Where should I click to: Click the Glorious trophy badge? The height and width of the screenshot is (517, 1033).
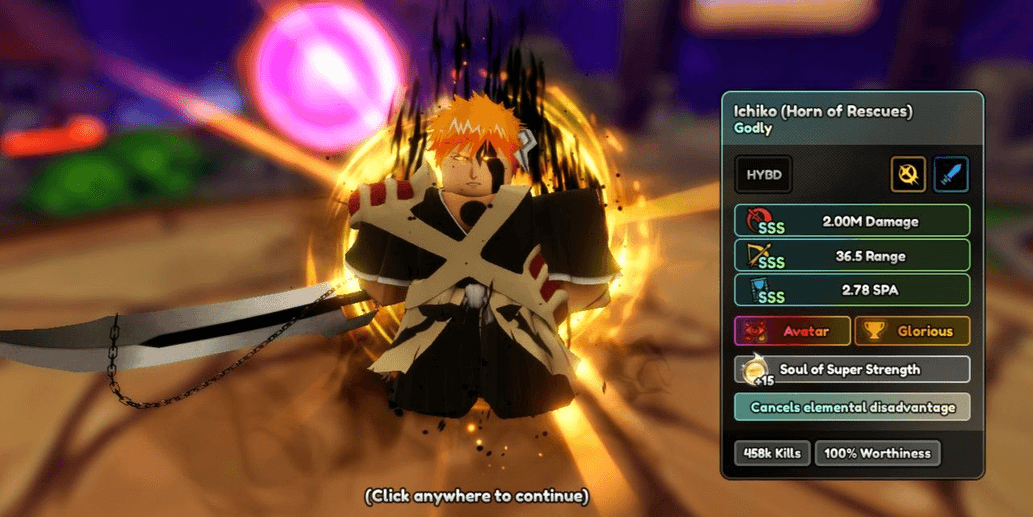click(912, 331)
